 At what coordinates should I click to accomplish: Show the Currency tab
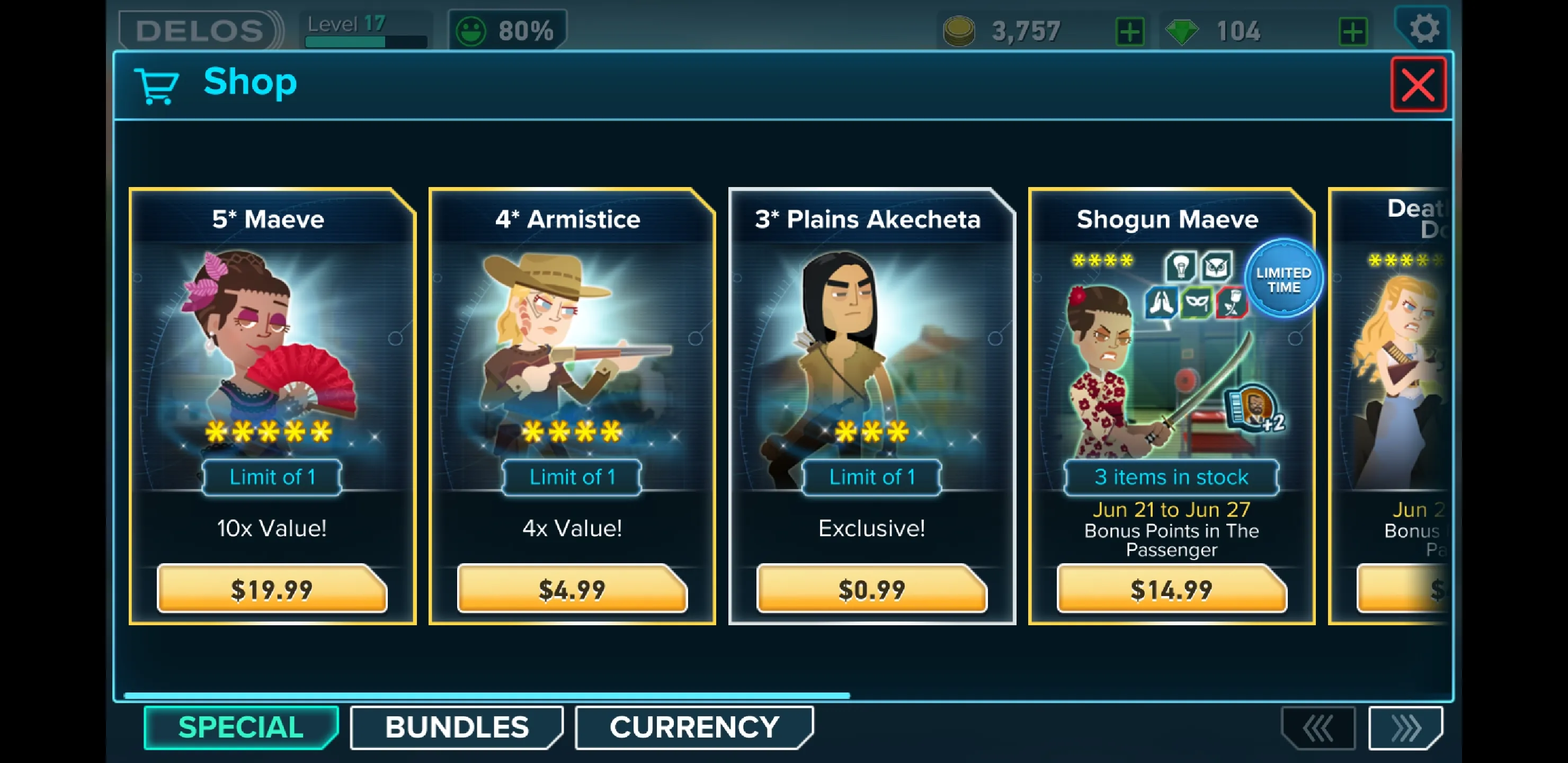click(694, 727)
